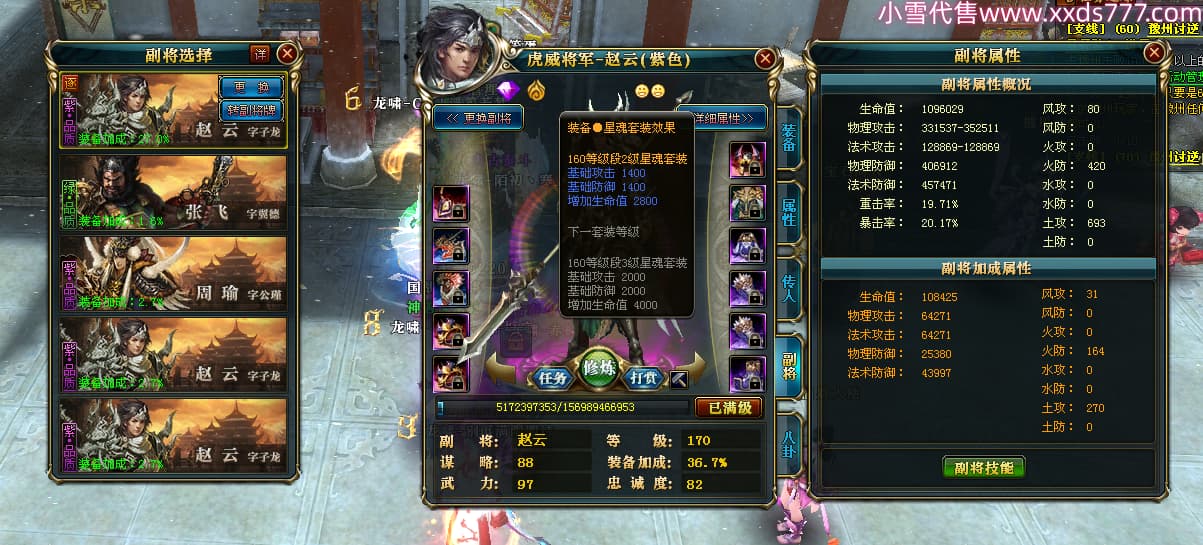
Task: Click the 已满级 button
Action: tap(728, 408)
